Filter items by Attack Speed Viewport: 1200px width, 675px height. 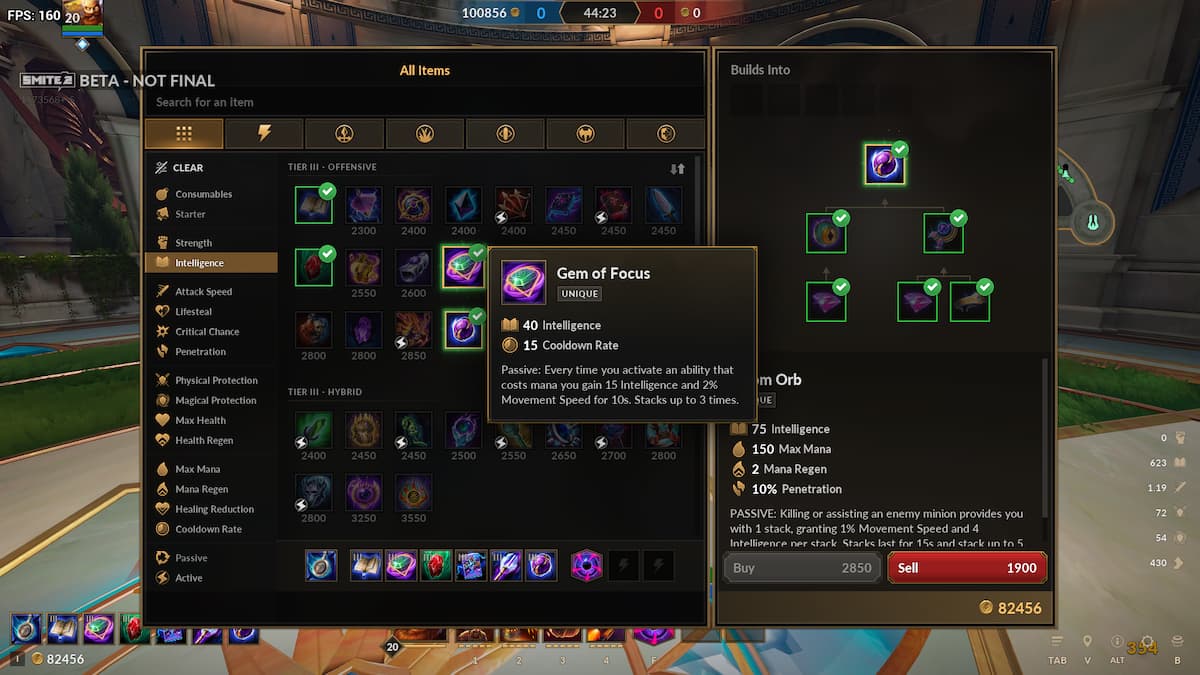point(203,292)
